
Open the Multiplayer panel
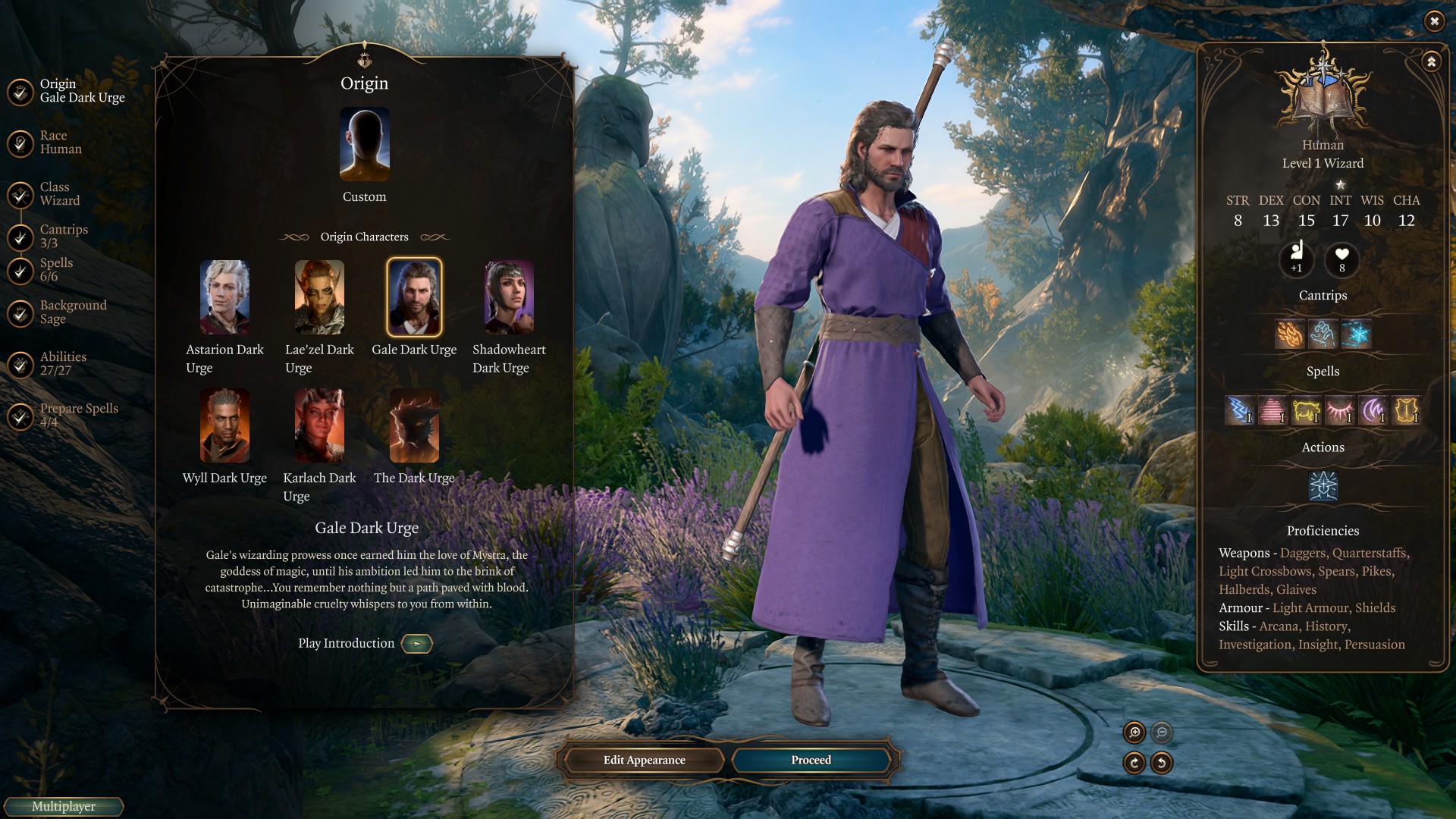point(64,806)
